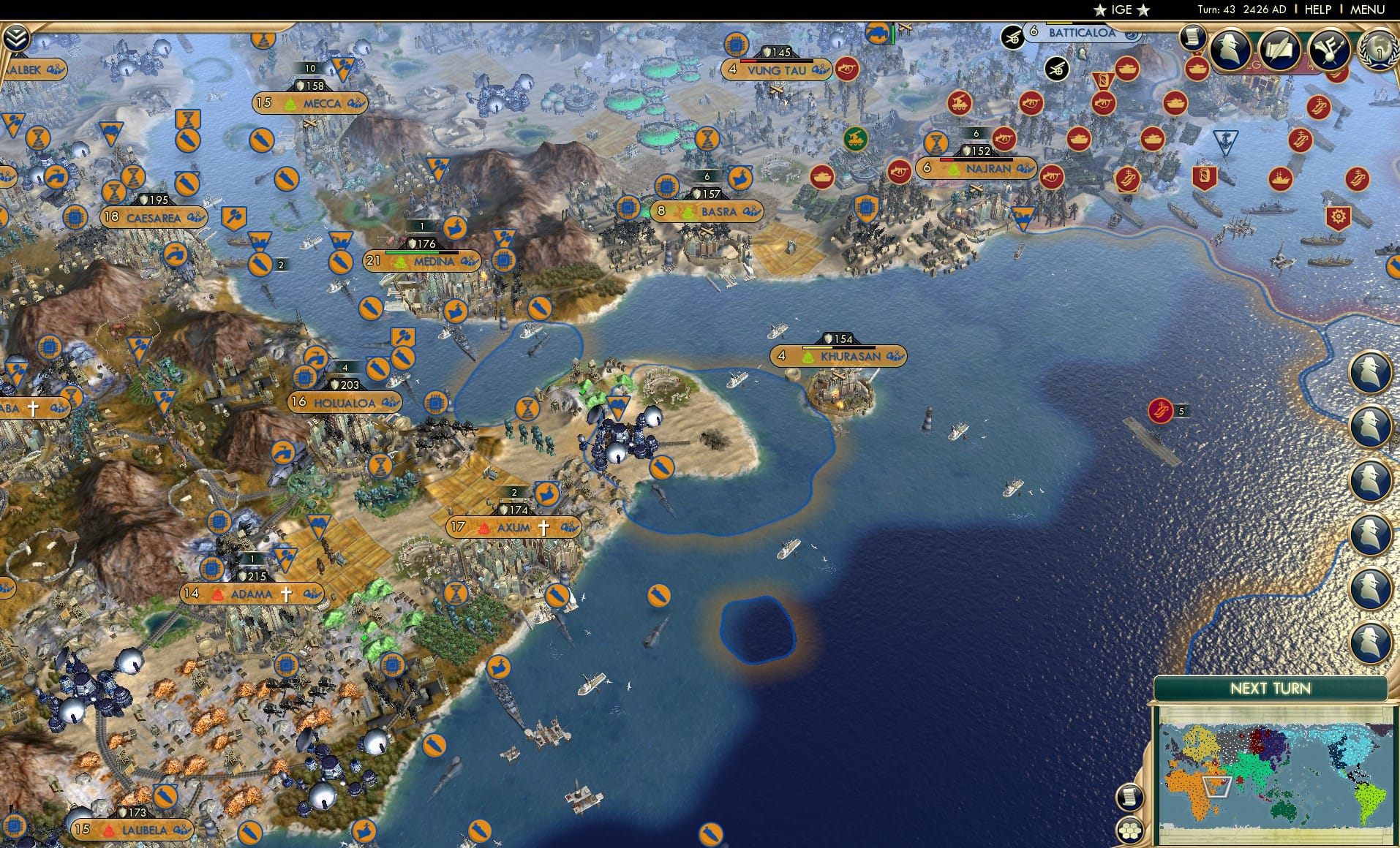Click Medina's green growth progress bar
Screen dimensions: 1400x848
413,252
